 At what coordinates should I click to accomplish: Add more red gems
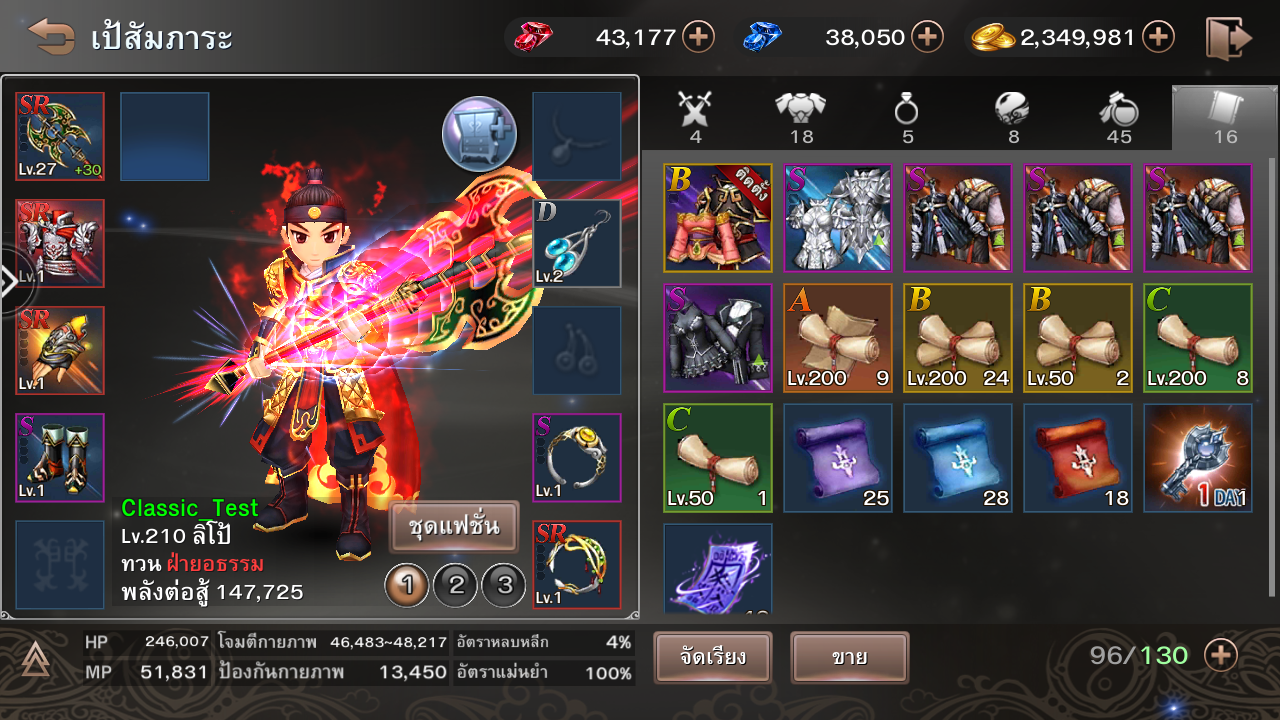pyautogui.click(x=698, y=38)
